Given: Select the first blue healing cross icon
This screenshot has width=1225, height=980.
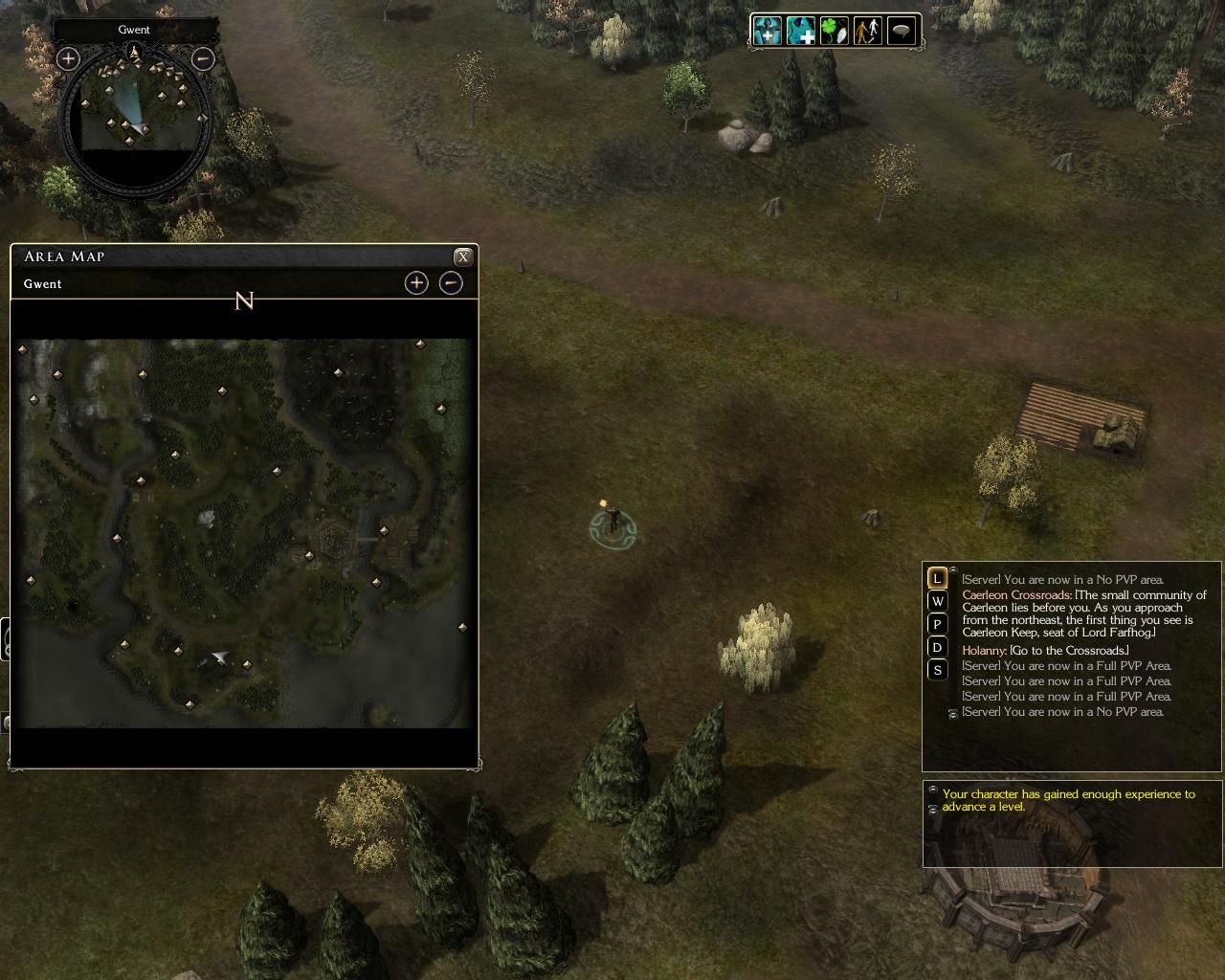Looking at the screenshot, I should pyautogui.click(x=767, y=31).
